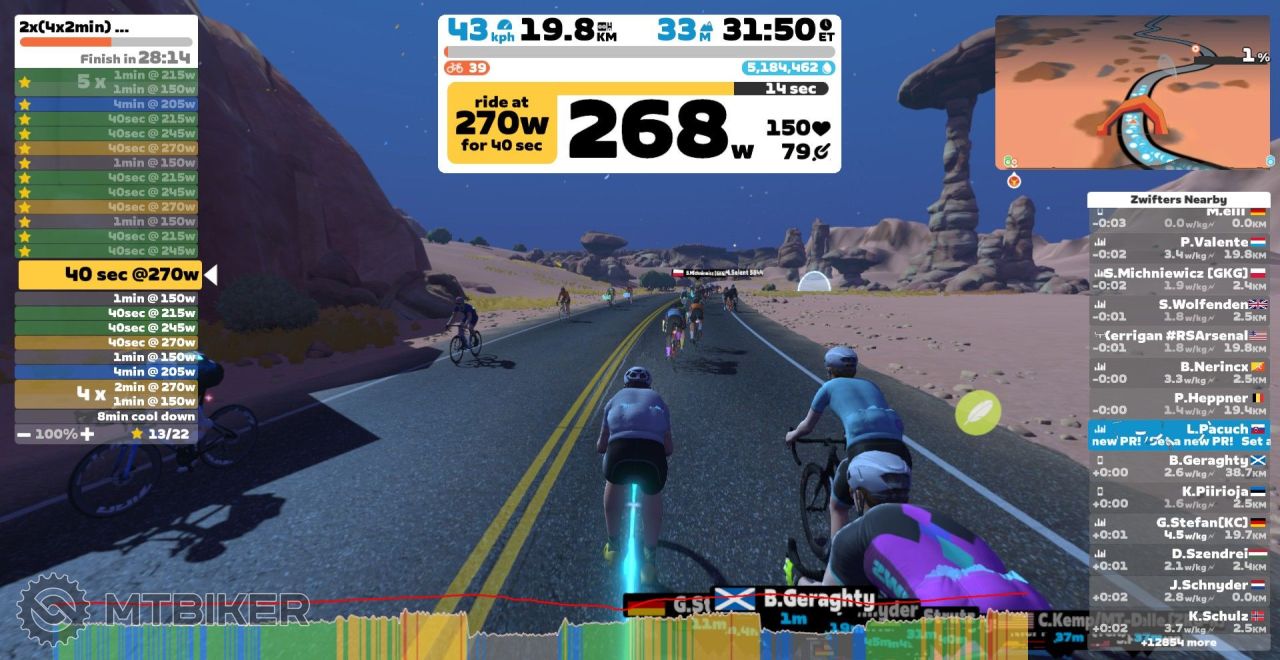Screen dimensions: 1280x660
Task: Select D.Szendrei in Zwifters Nearby
Action: pos(1178,559)
